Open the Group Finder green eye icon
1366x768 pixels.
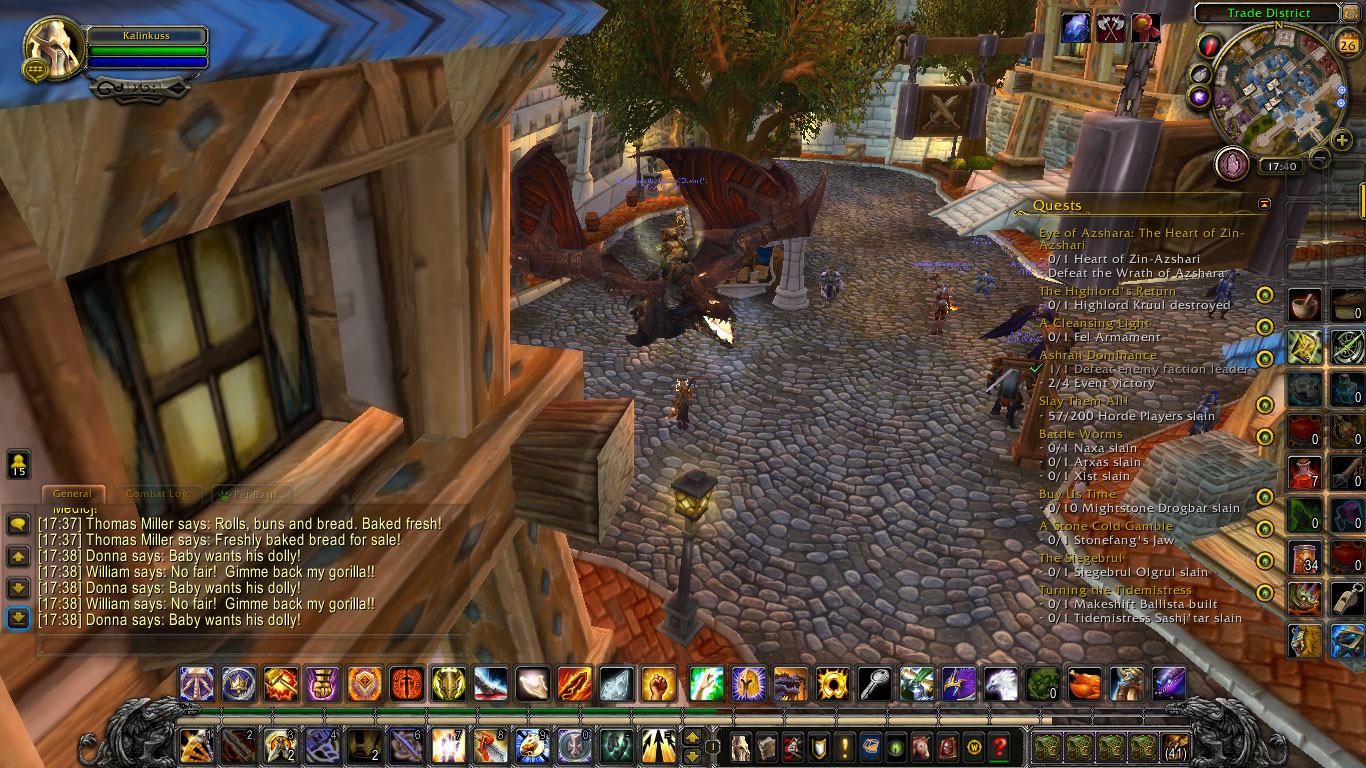(896, 745)
